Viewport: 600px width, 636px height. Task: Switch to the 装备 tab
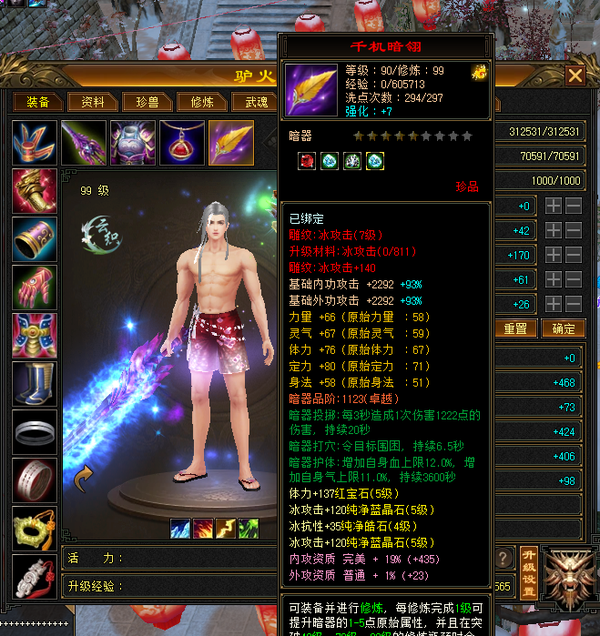pyautogui.click(x=38, y=102)
